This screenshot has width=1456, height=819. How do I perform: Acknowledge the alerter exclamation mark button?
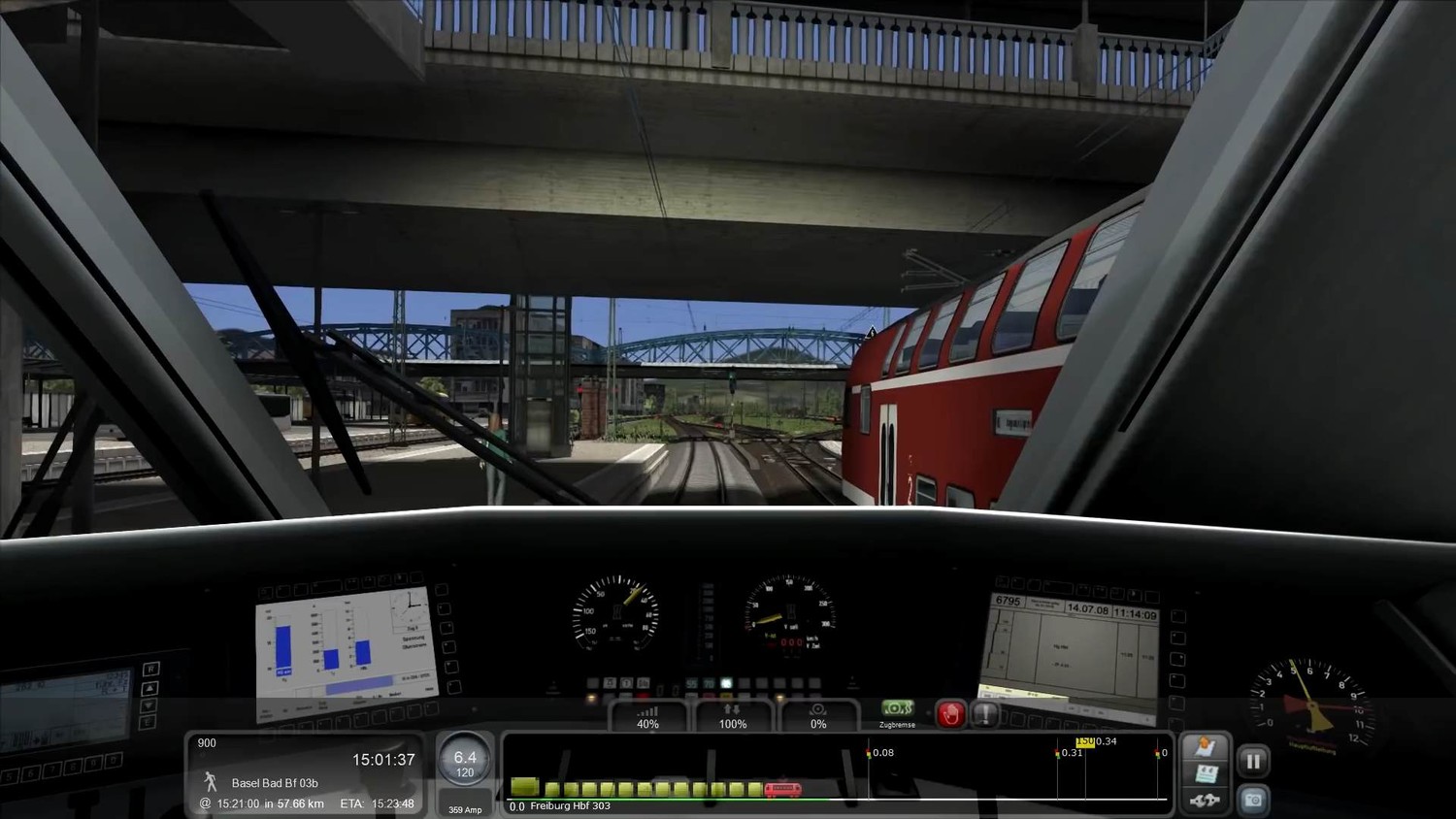click(985, 714)
